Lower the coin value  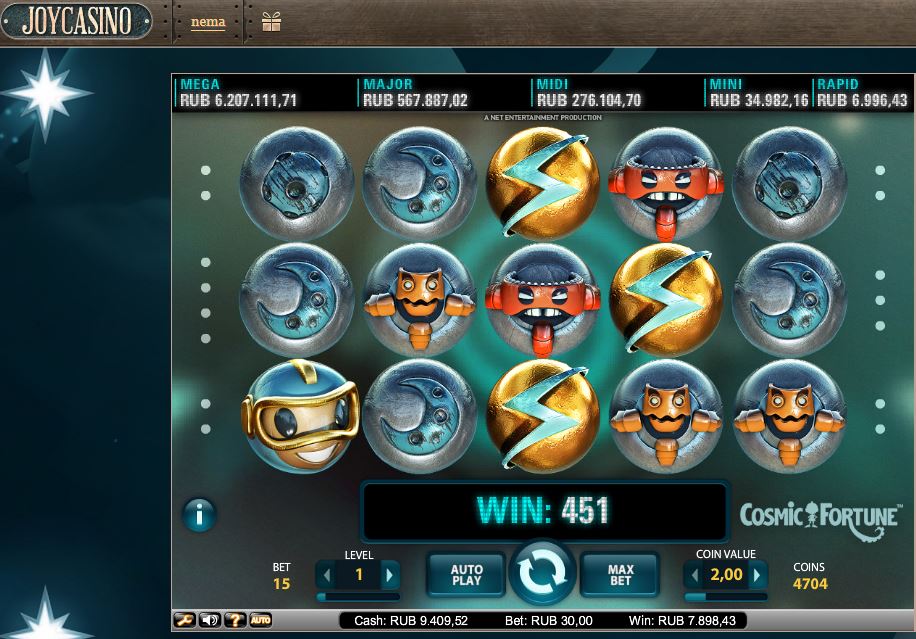point(693,575)
